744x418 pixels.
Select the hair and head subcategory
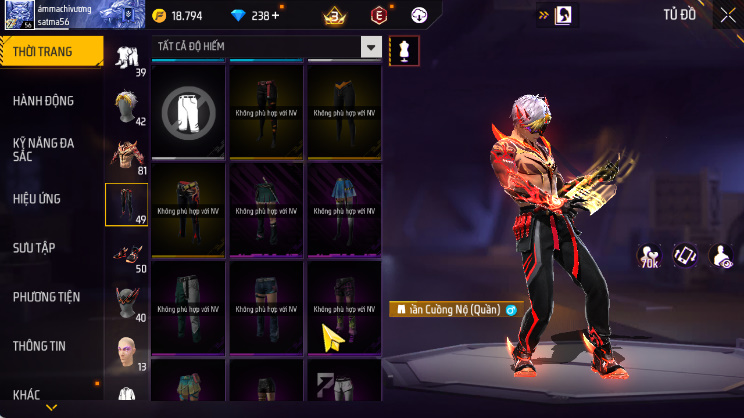127,106
